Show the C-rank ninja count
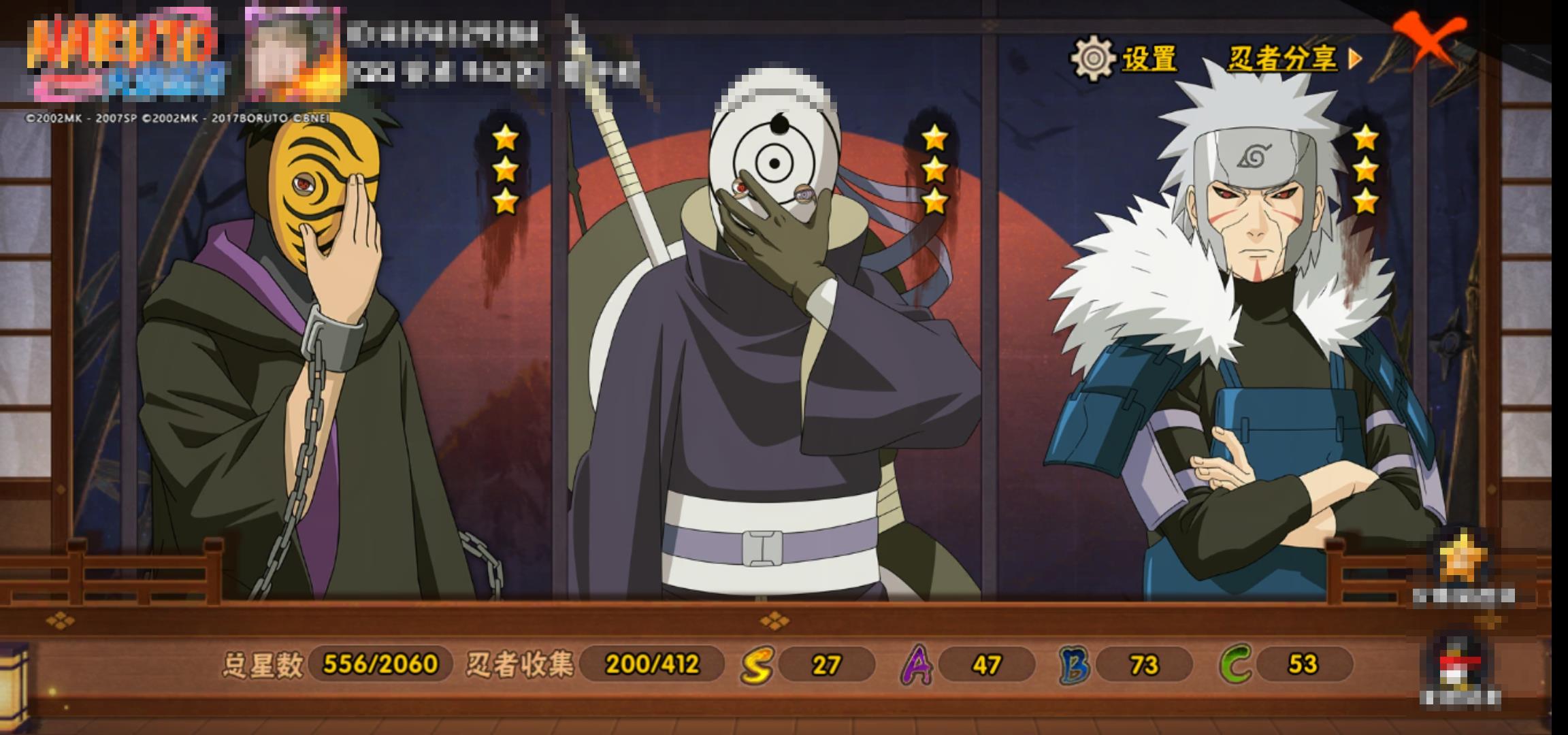The height and width of the screenshot is (735, 1568). pos(1286,664)
